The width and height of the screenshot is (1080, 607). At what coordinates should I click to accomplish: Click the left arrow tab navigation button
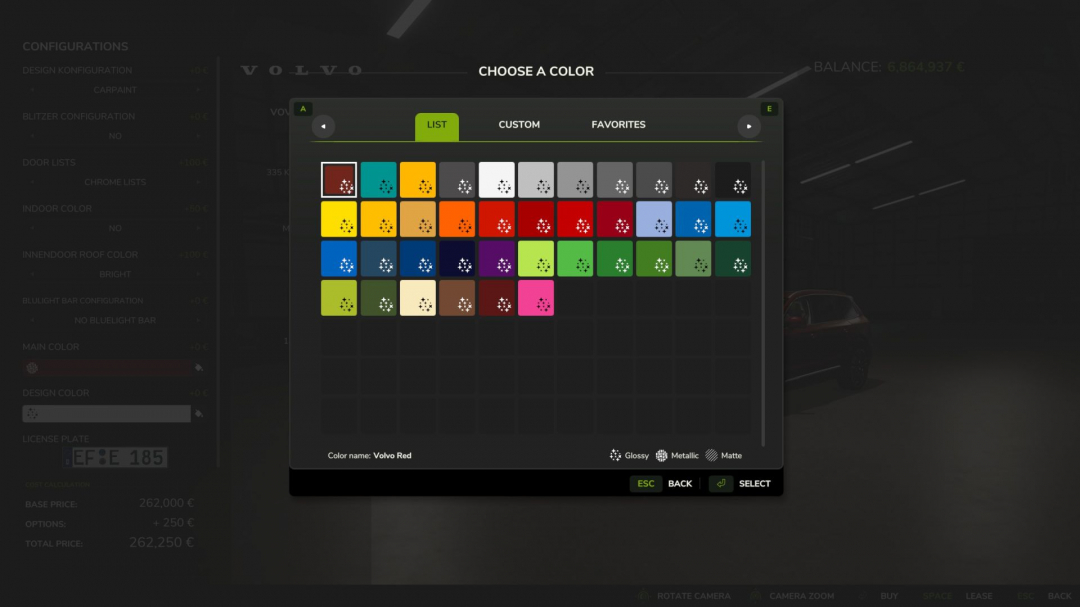pyautogui.click(x=323, y=126)
